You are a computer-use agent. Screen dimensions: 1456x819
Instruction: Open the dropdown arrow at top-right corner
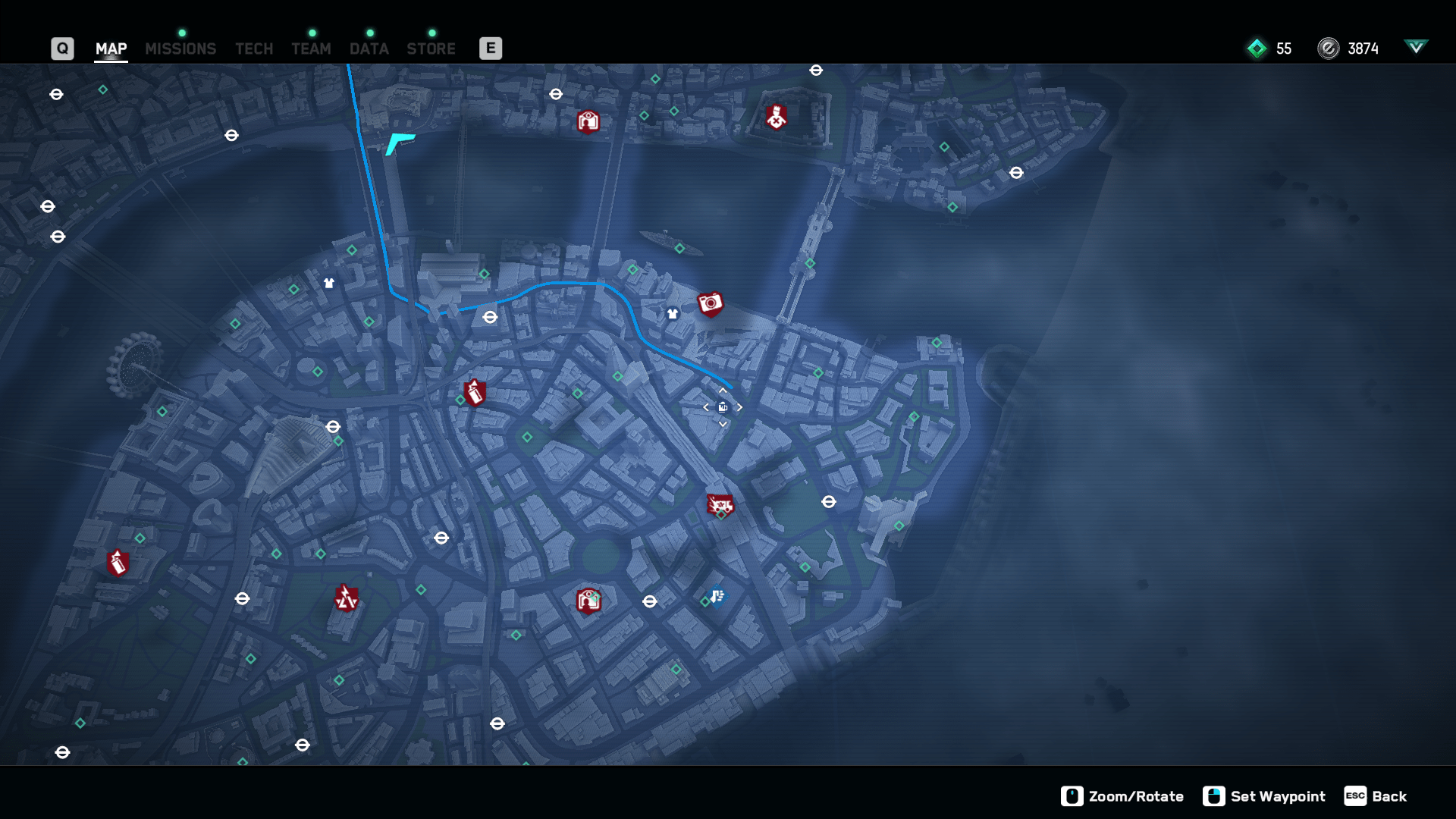1415,47
